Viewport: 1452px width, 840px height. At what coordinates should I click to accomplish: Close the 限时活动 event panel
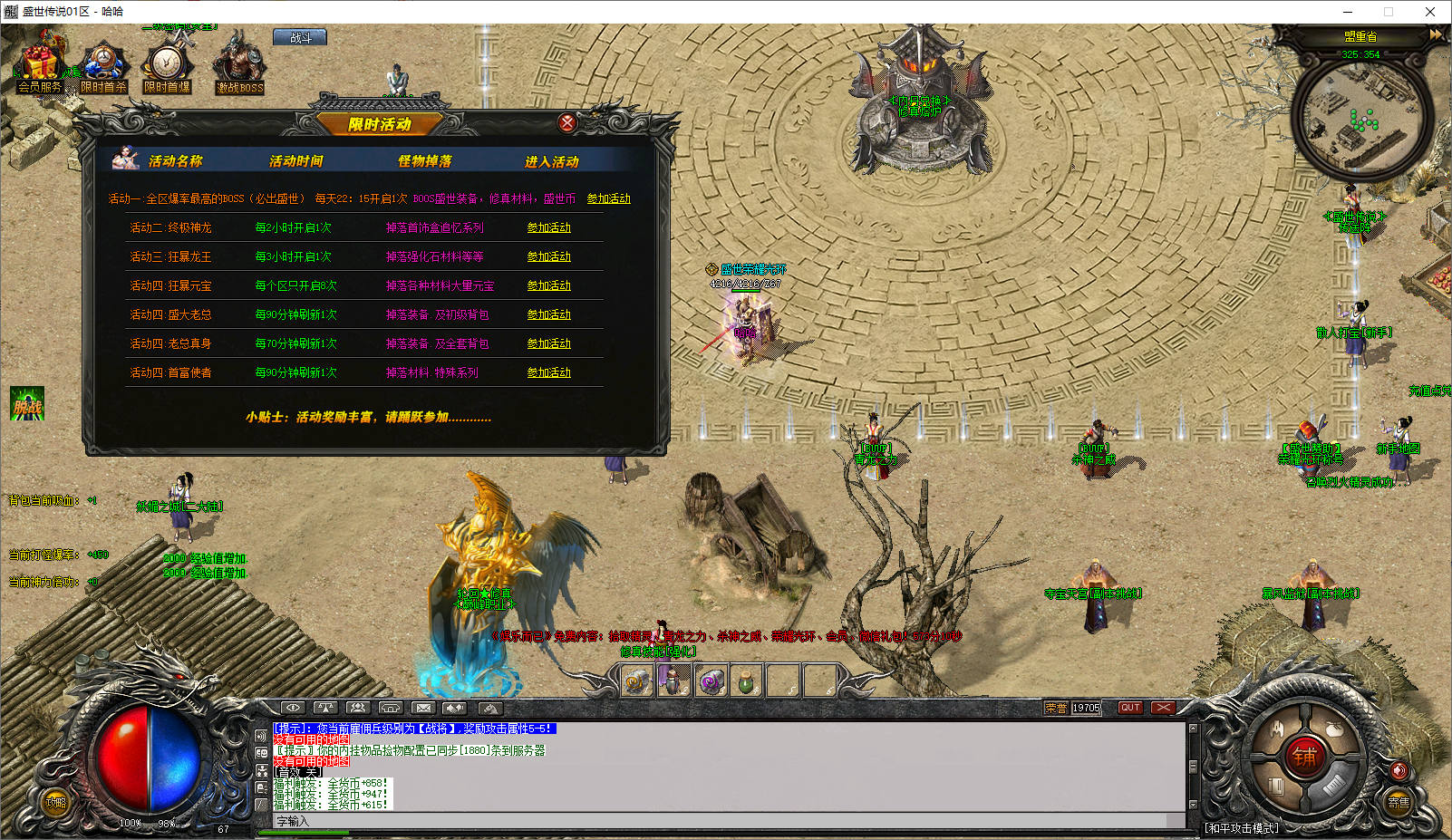(x=567, y=122)
